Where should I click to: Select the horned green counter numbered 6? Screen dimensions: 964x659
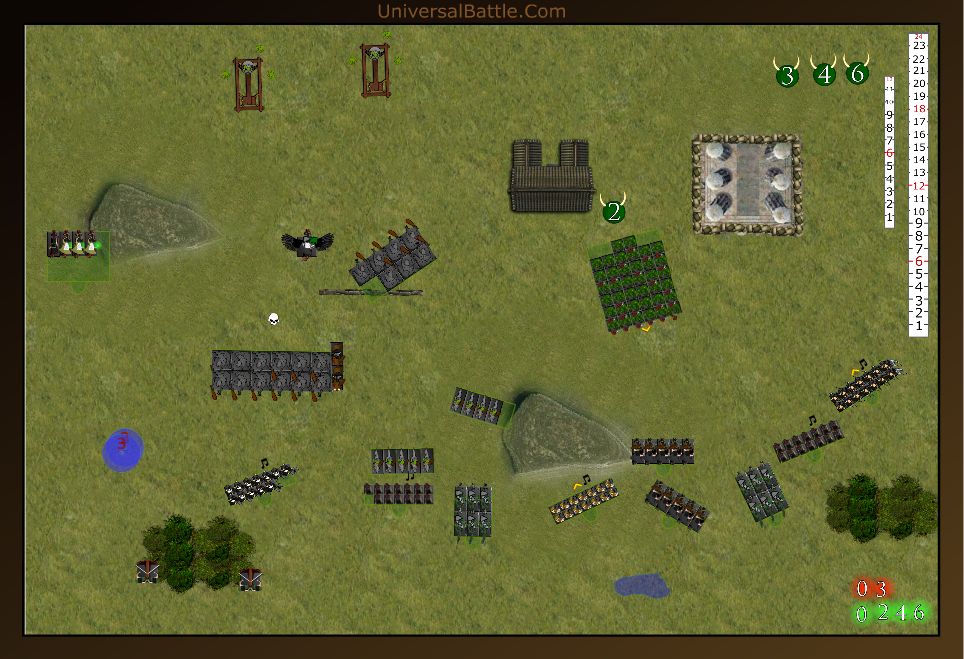point(857,72)
